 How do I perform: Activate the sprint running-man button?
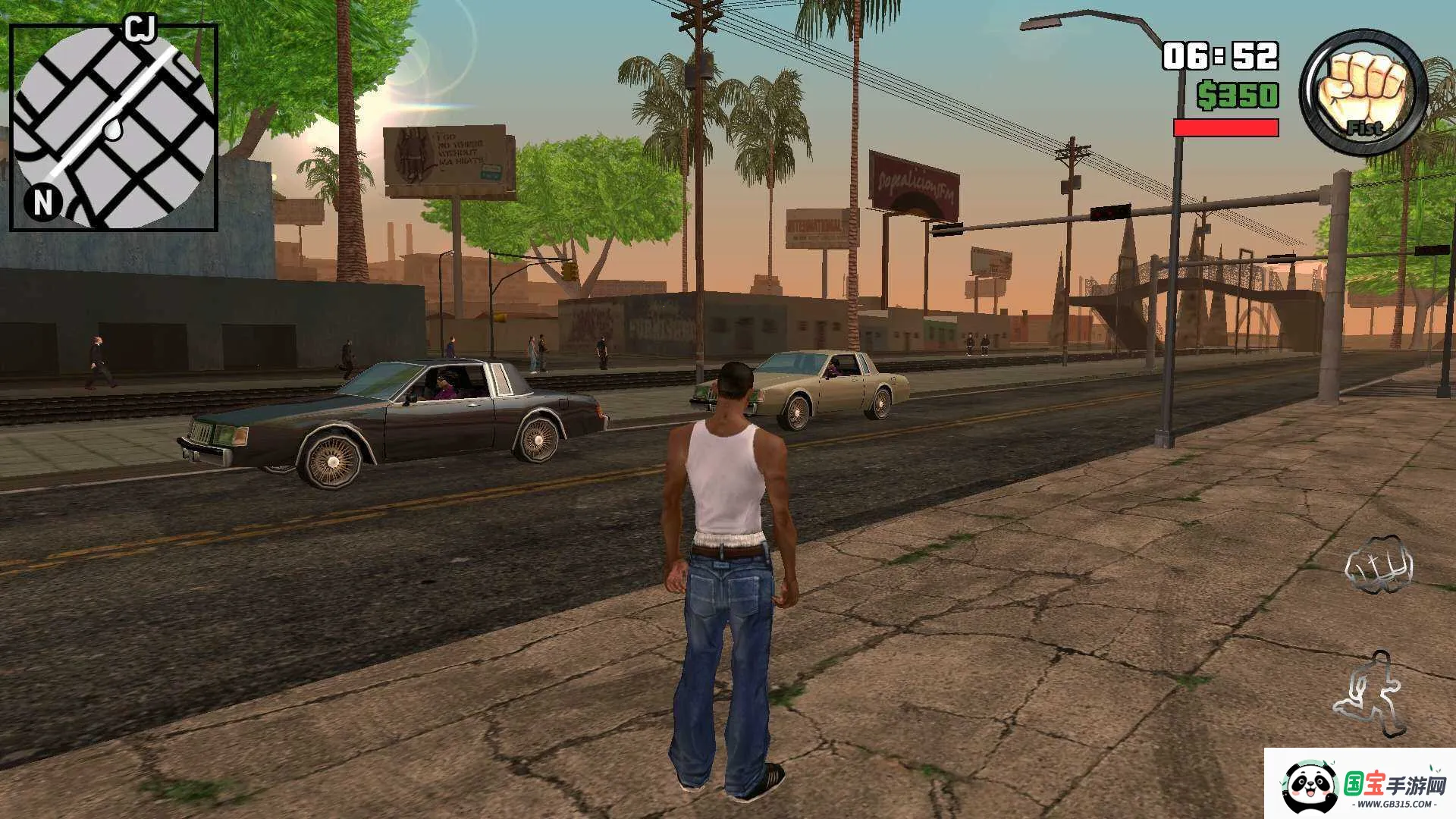(x=1370, y=694)
